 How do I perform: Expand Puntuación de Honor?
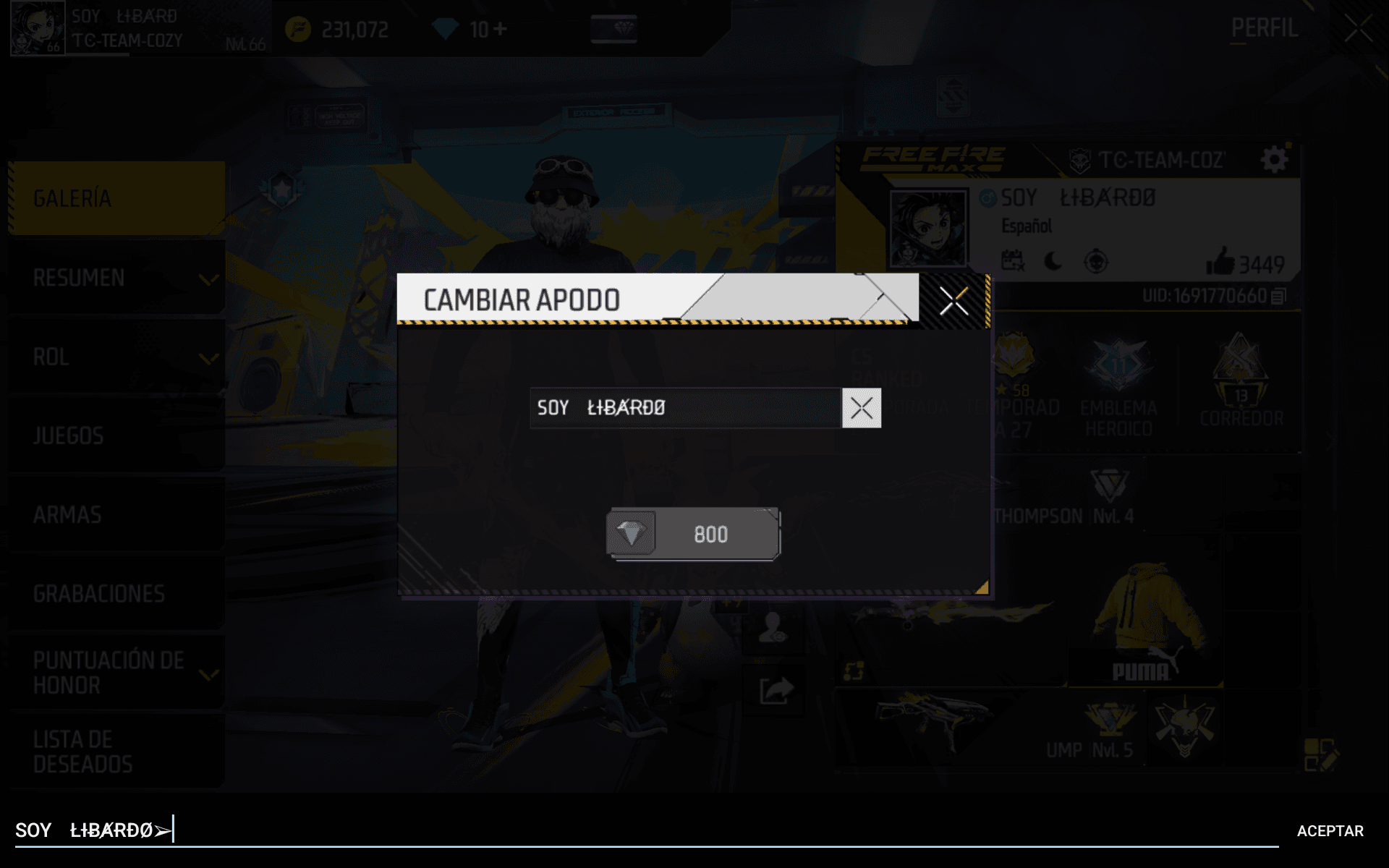[116, 673]
